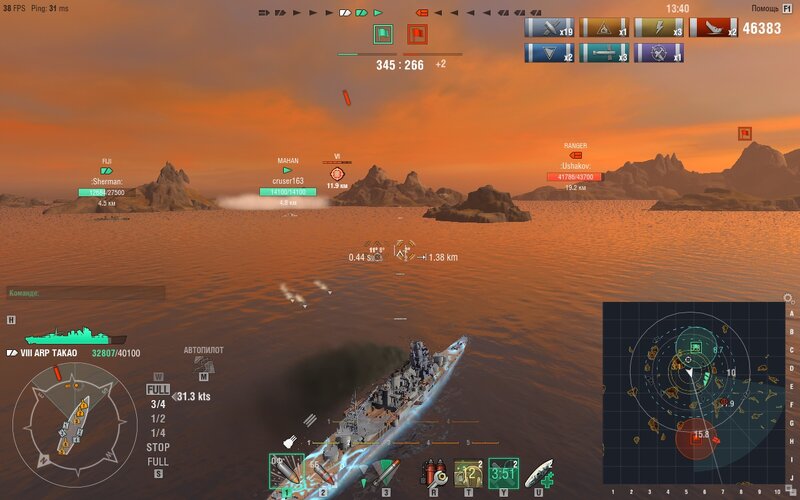Click the lightning bolt ribbon

click(659, 28)
